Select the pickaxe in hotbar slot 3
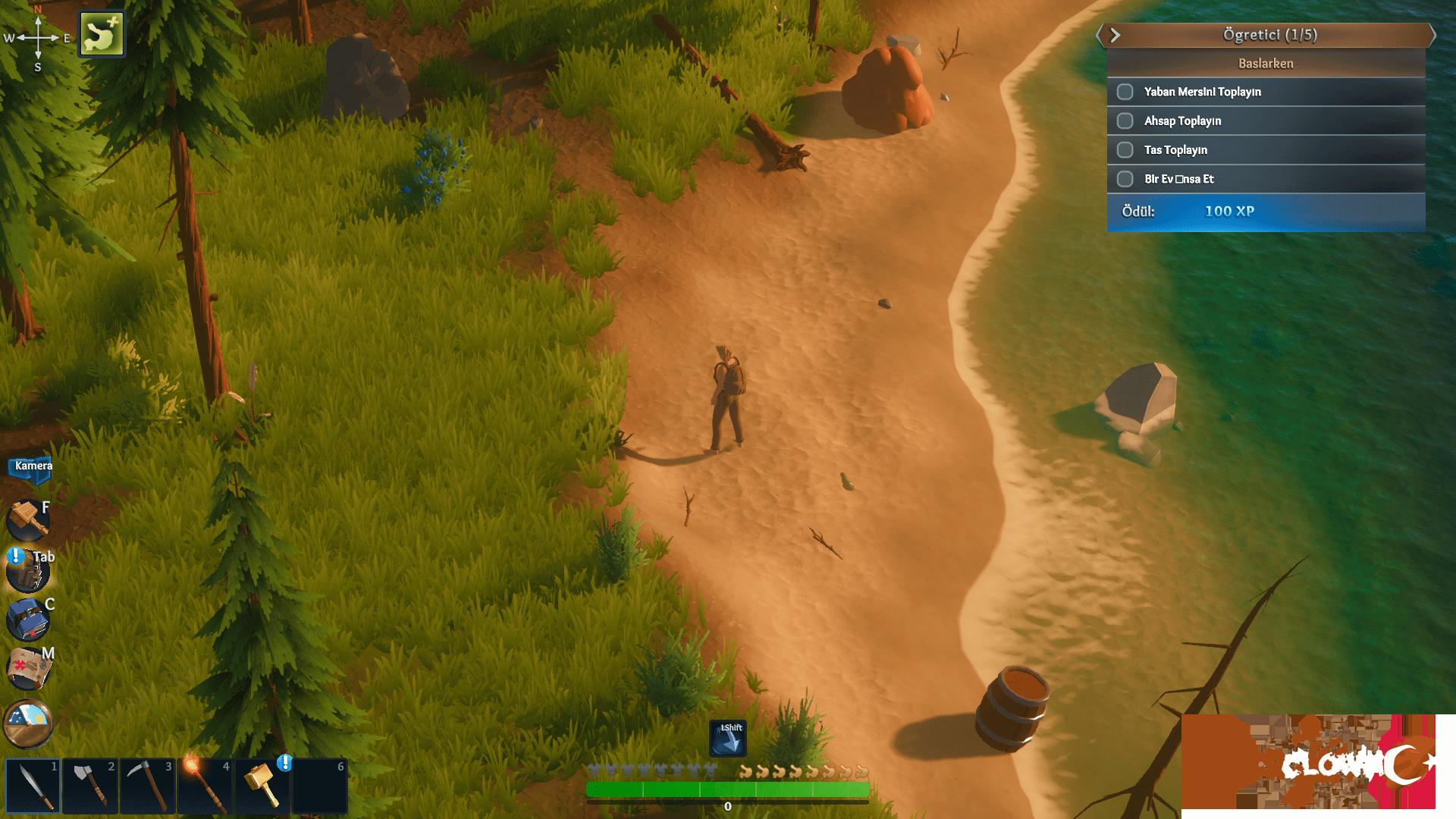This screenshot has height=819, width=1456. click(147, 785)
